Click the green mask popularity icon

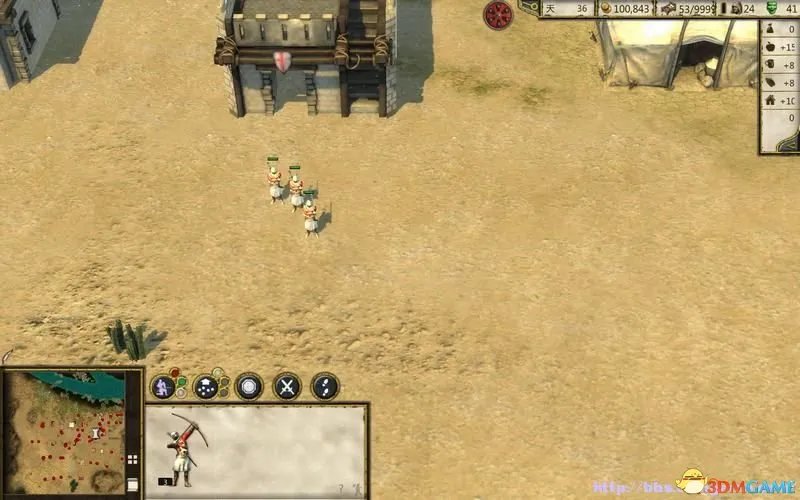tap(770, 8)
